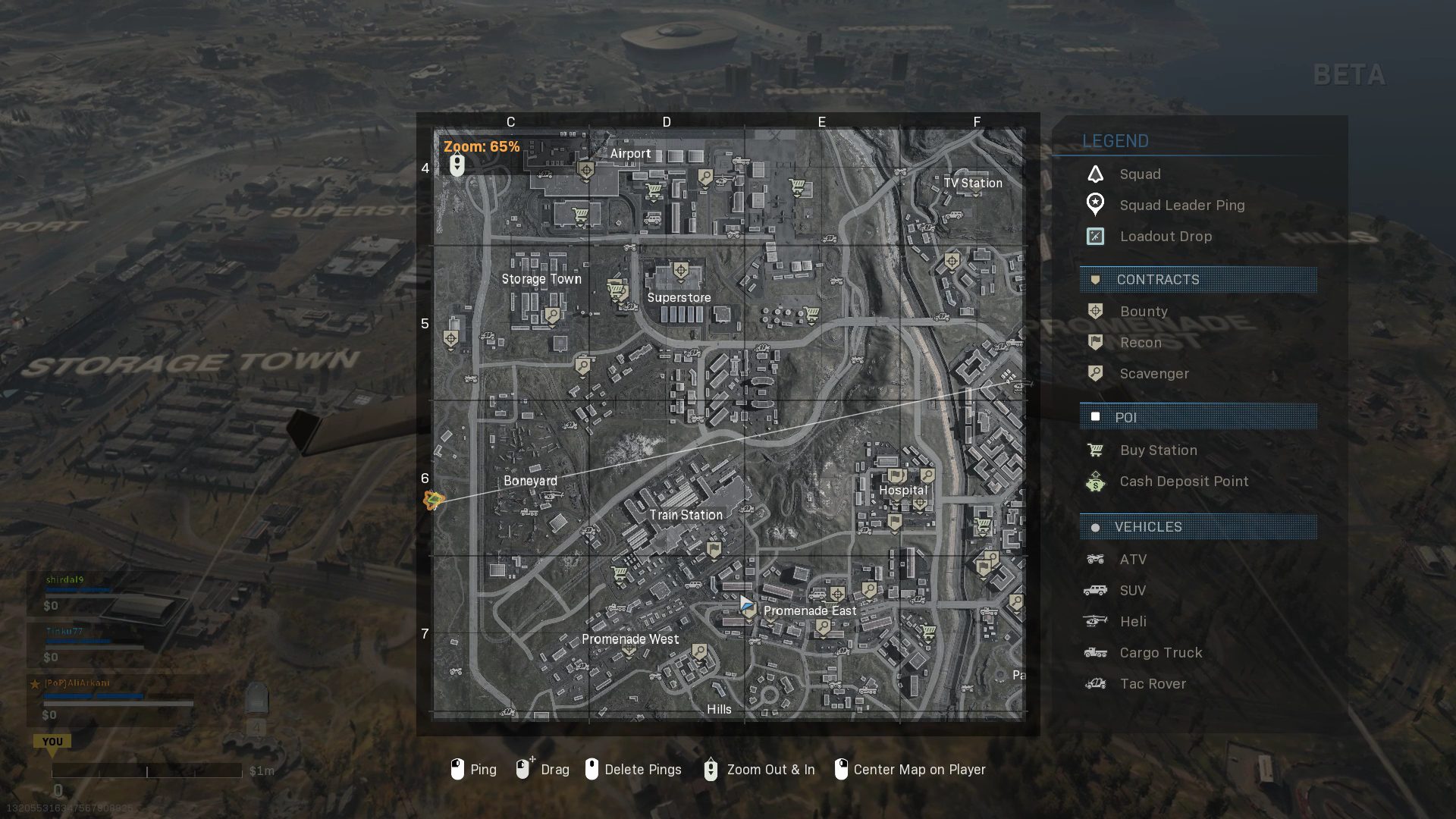Select Buy Station in the legend
Image resolution: width=1456 pixels, height=819 pixels.
point(1158,450)
